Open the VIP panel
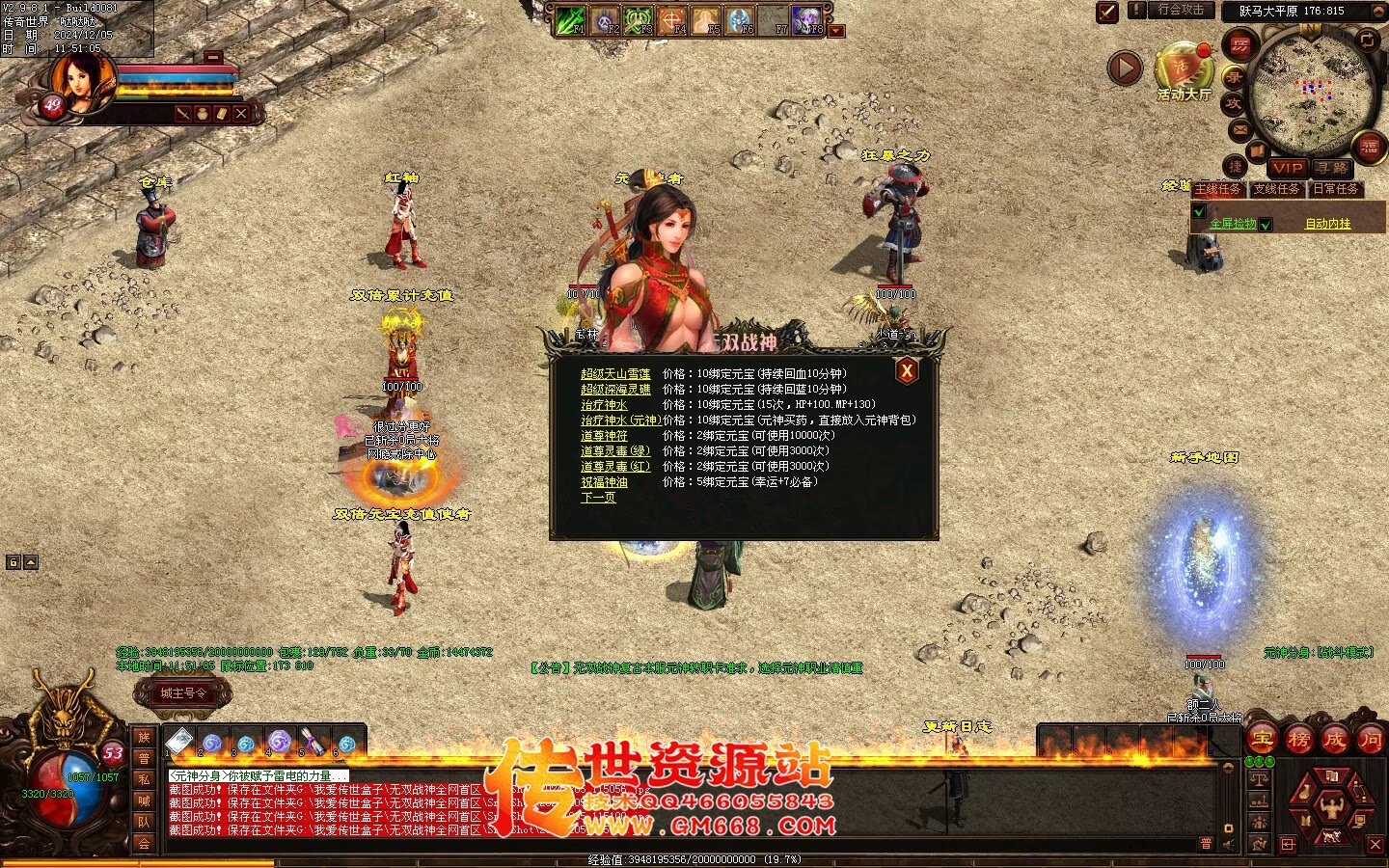1389x868 pixels. pos(1287,168)
